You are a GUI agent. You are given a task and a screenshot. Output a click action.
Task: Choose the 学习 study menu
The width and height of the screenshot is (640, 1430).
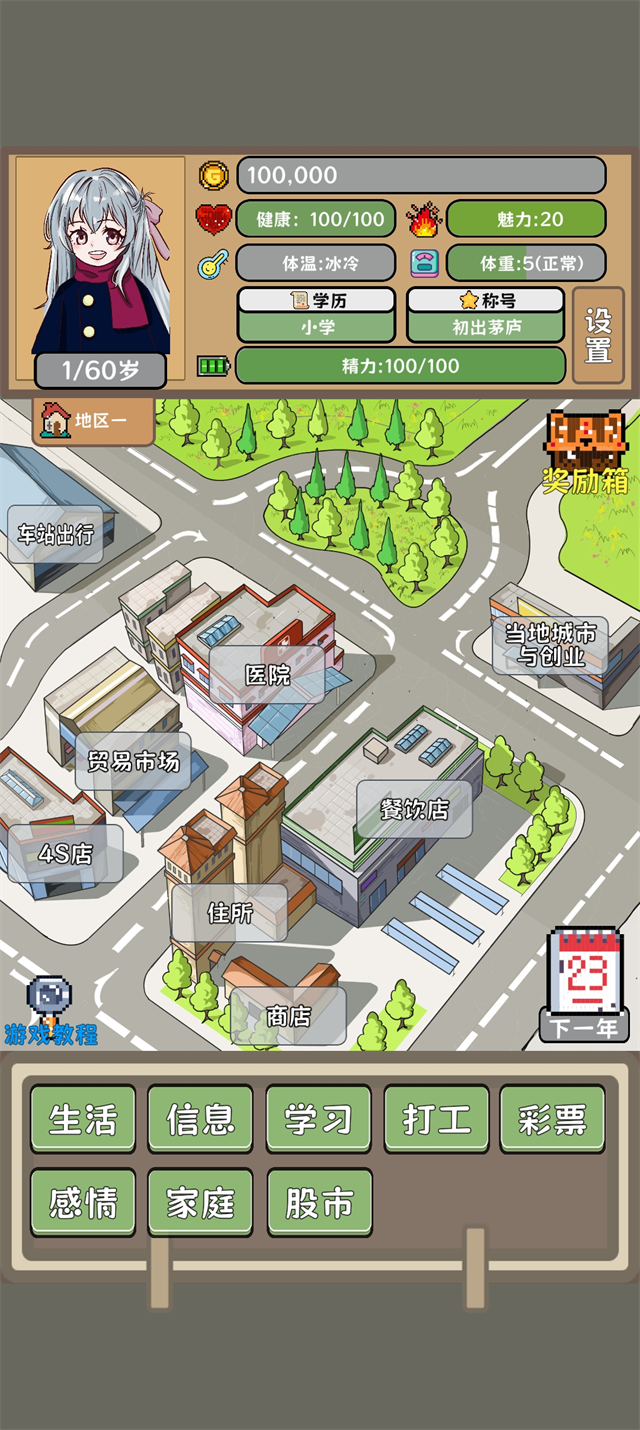pyautogui.click(x=318, y=1119)
